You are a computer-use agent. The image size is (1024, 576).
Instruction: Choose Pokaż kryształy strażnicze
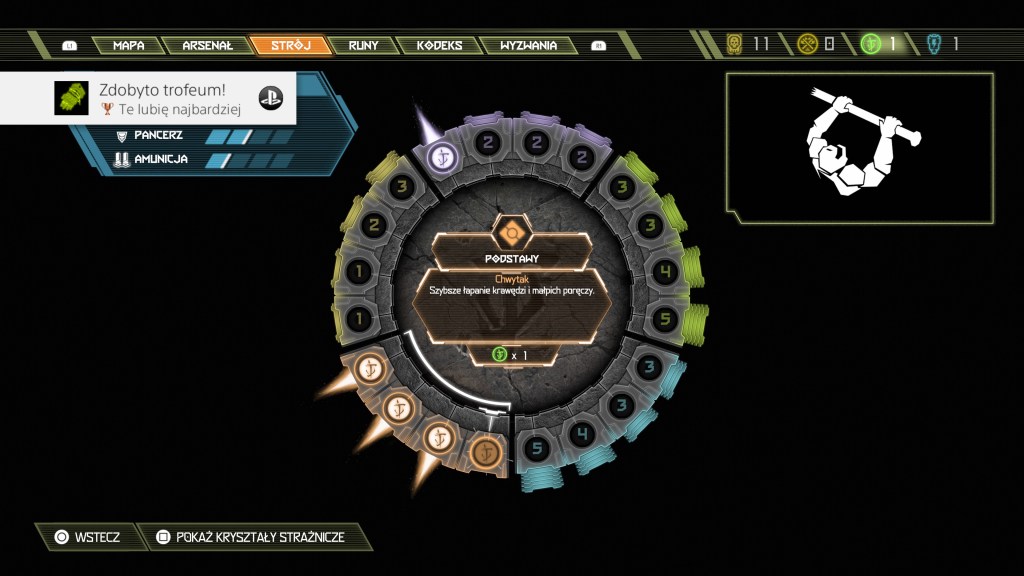coord(250,537)
